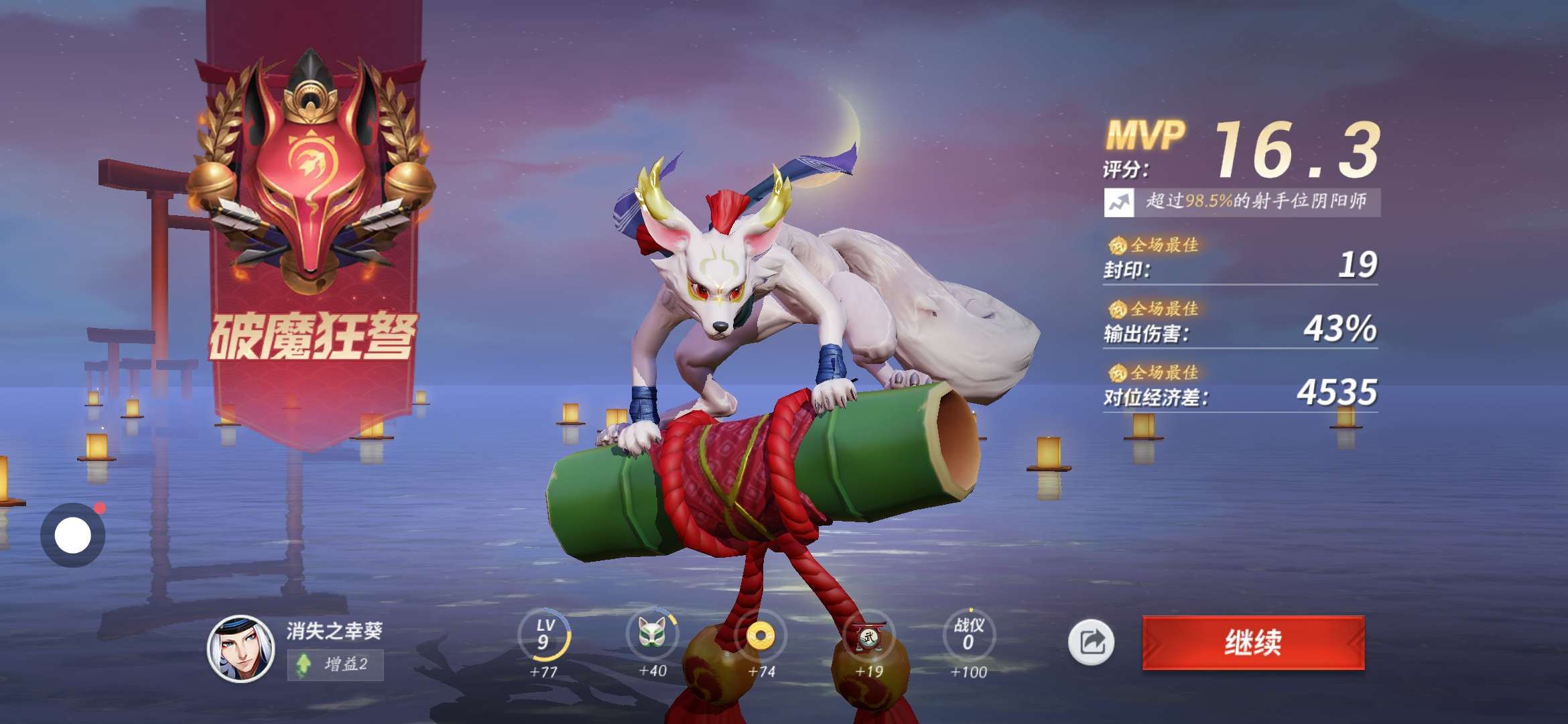Open the 增益2 buff badge
This screenshot has height=724, width=1568.
(335, 664)
